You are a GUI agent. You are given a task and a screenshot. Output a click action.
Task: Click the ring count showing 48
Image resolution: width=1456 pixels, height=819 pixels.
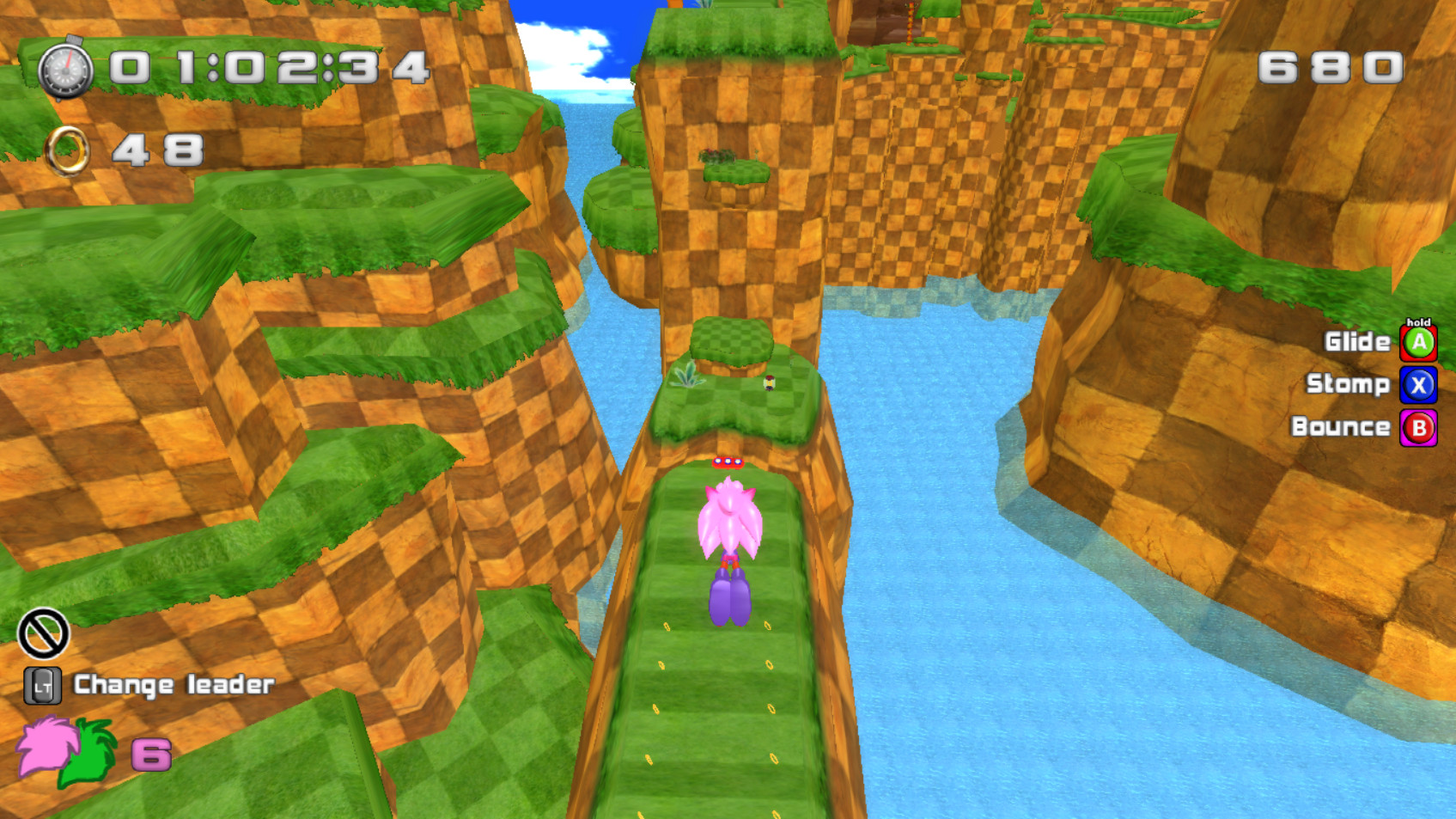155,148
